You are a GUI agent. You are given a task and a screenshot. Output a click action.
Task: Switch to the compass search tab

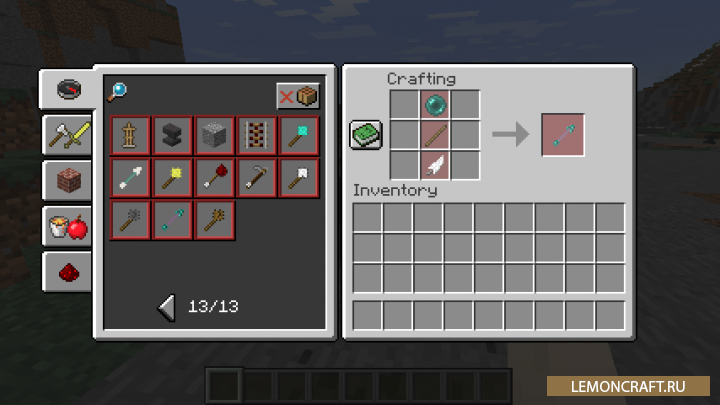(69, 89)
